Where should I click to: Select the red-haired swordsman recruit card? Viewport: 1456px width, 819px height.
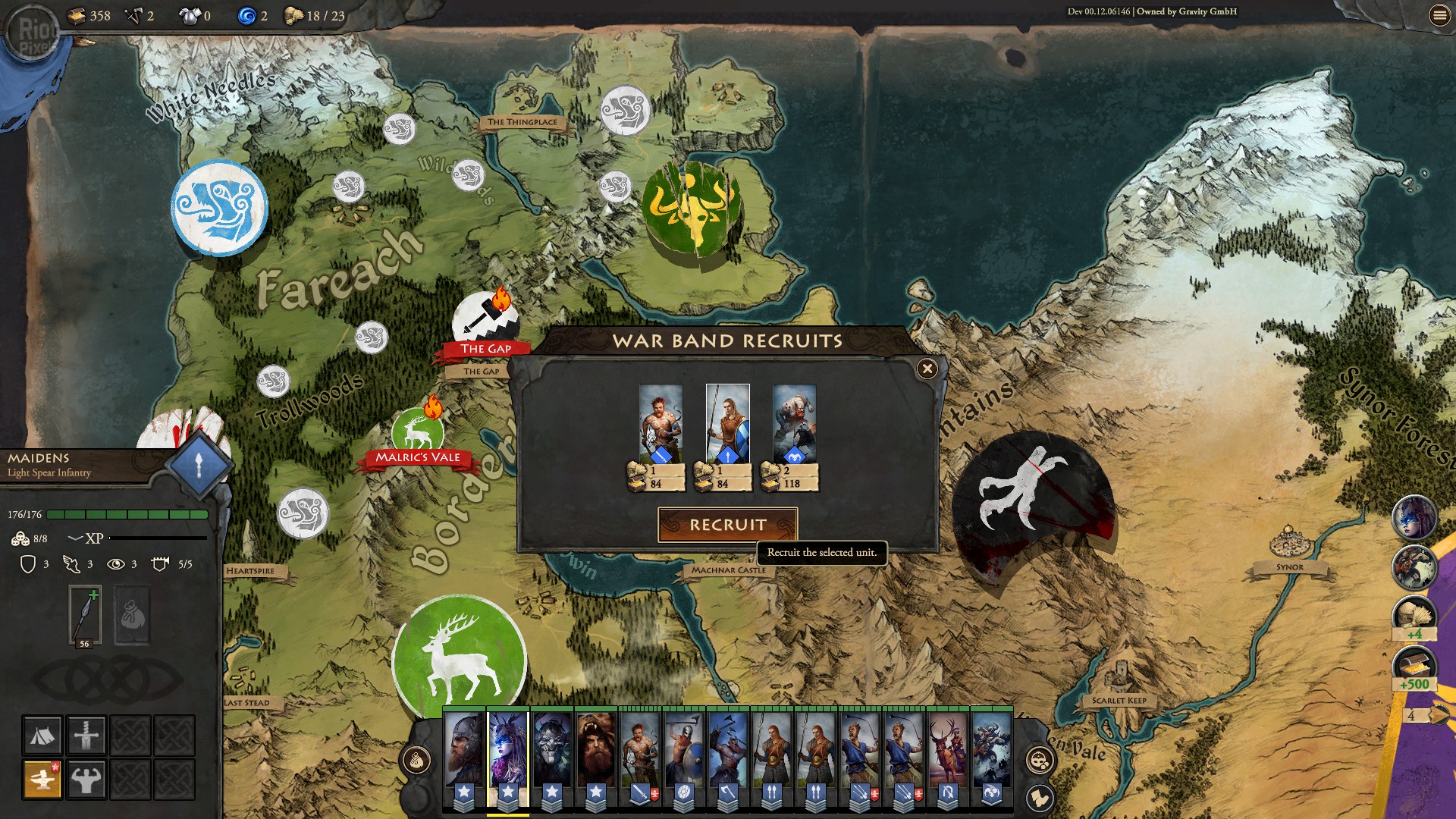point(661,424)
